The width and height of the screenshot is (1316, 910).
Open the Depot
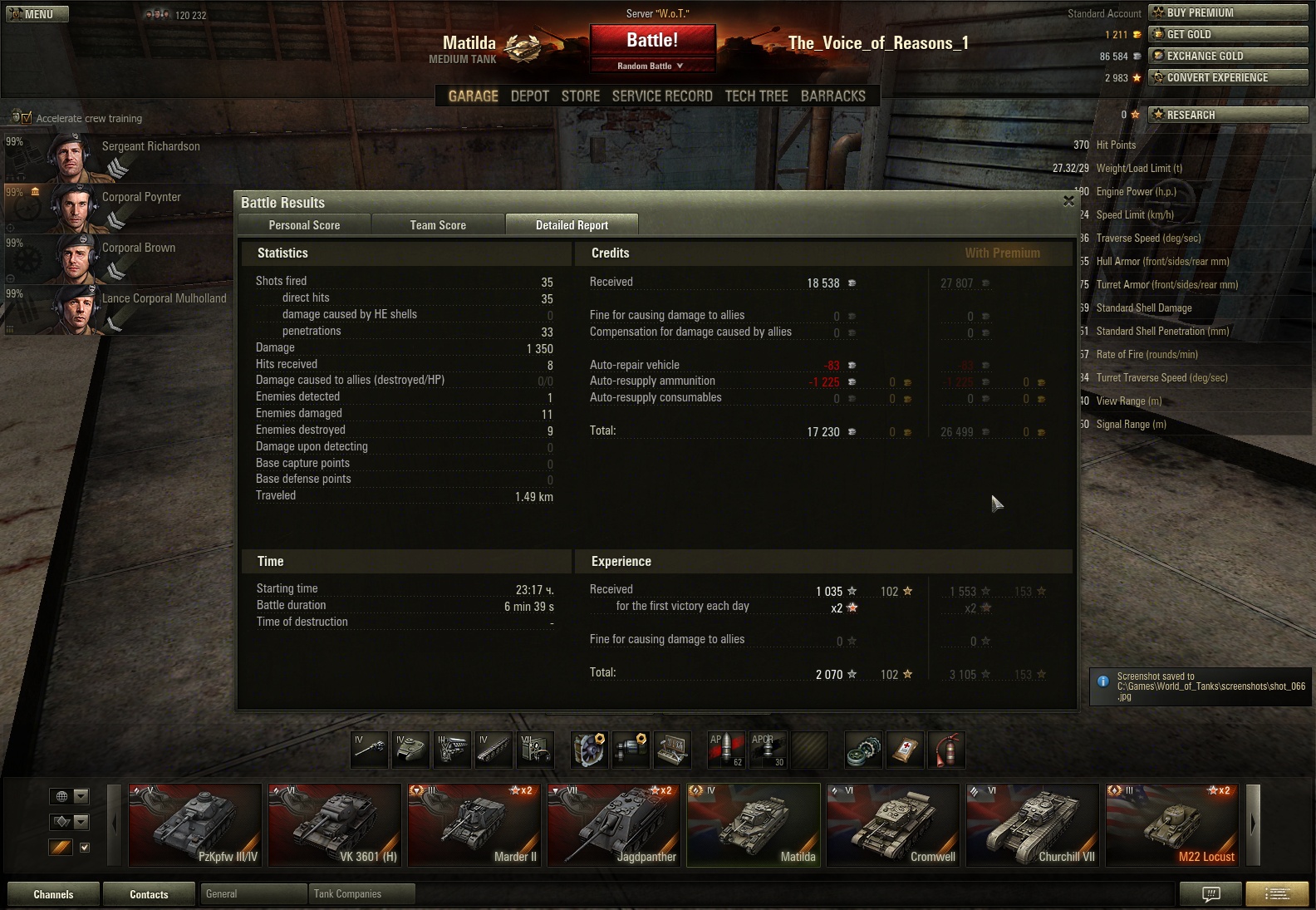[x=529, y=96]
